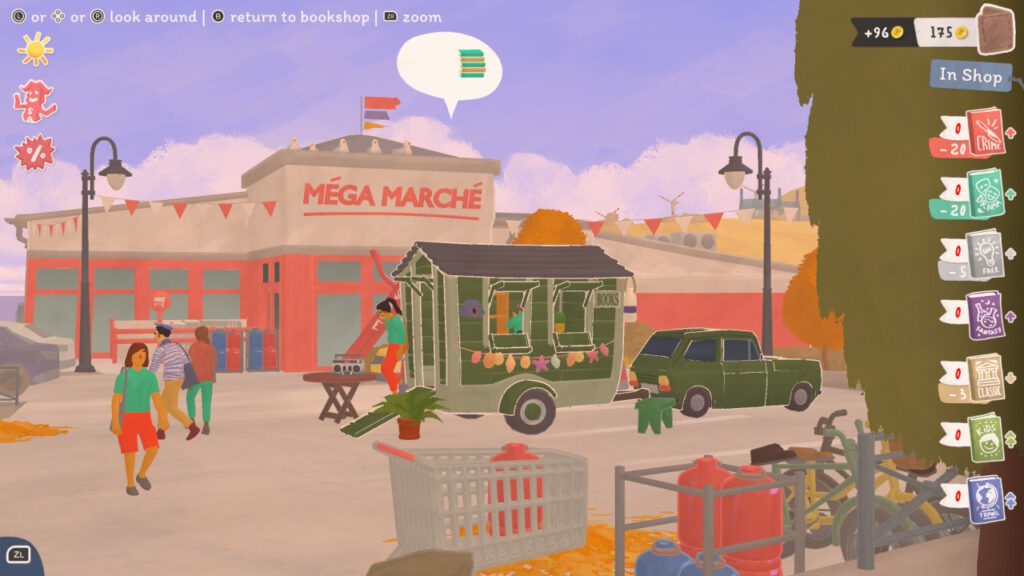Viewport: 1024px width, 576px height.
Task: Select the tan Classic book genre
Action: (985, 377)
